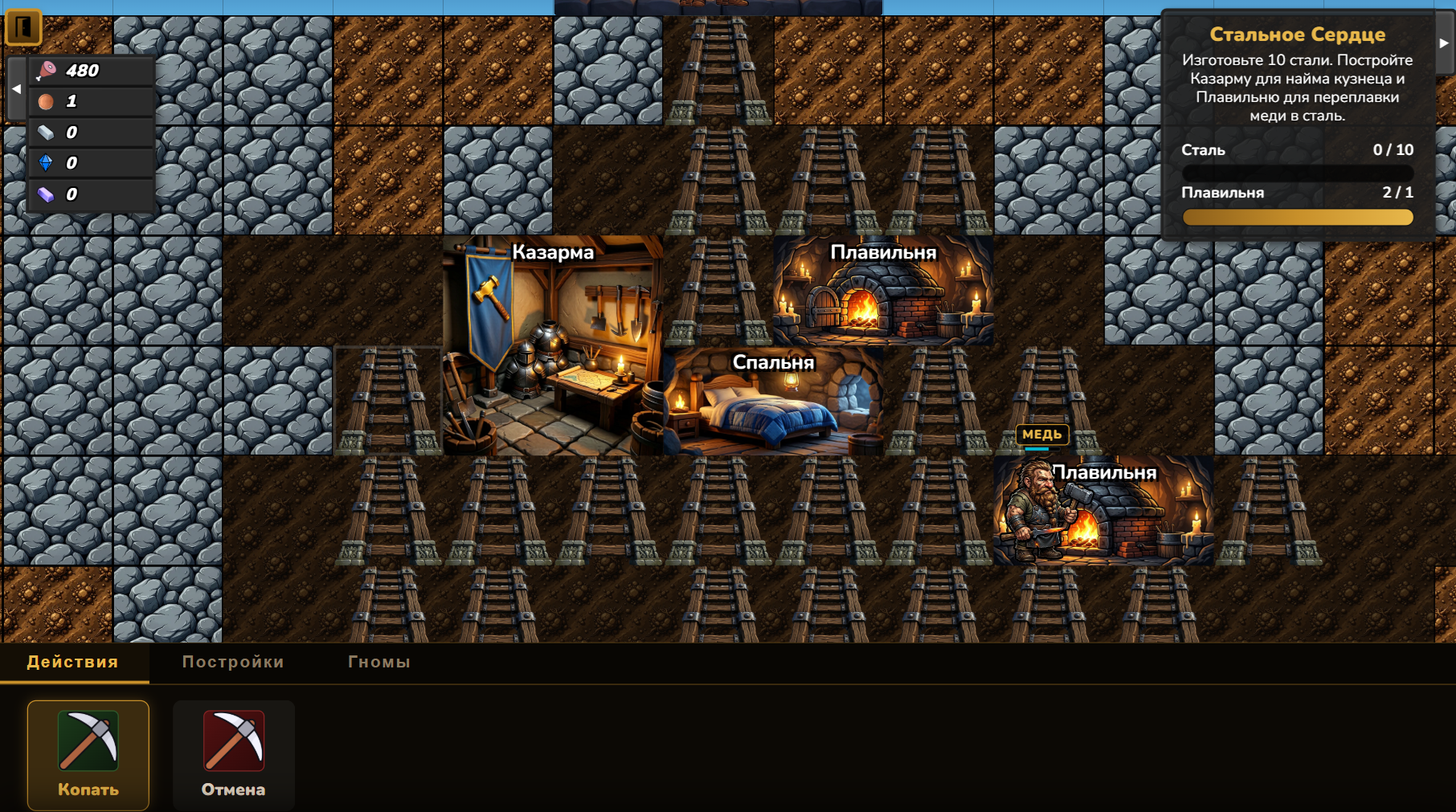Toggle the Копать digging mode
The height and width of the screenshot is (812, 1456).
(88, 755)
